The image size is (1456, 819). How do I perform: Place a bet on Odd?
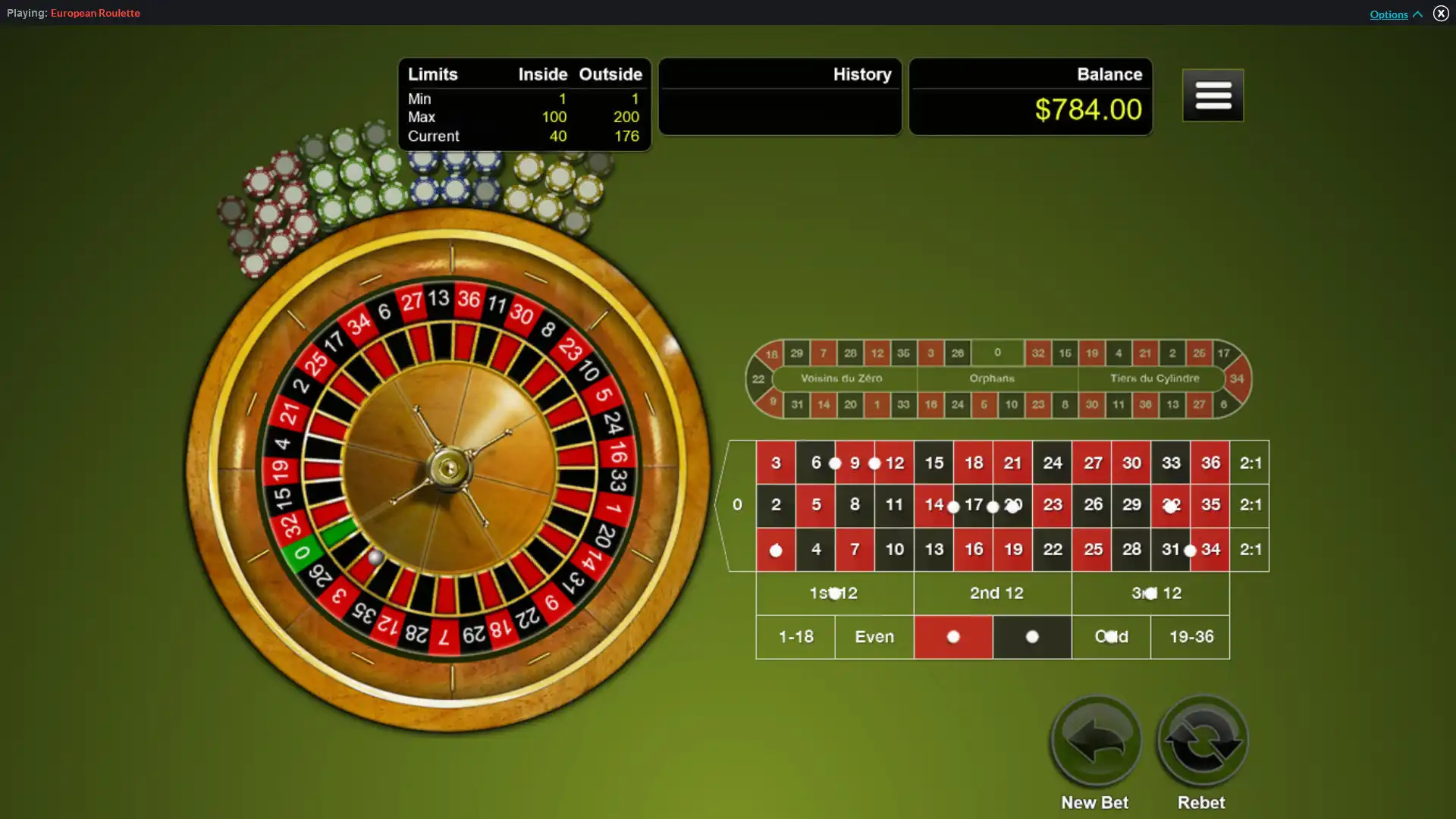1110,637
